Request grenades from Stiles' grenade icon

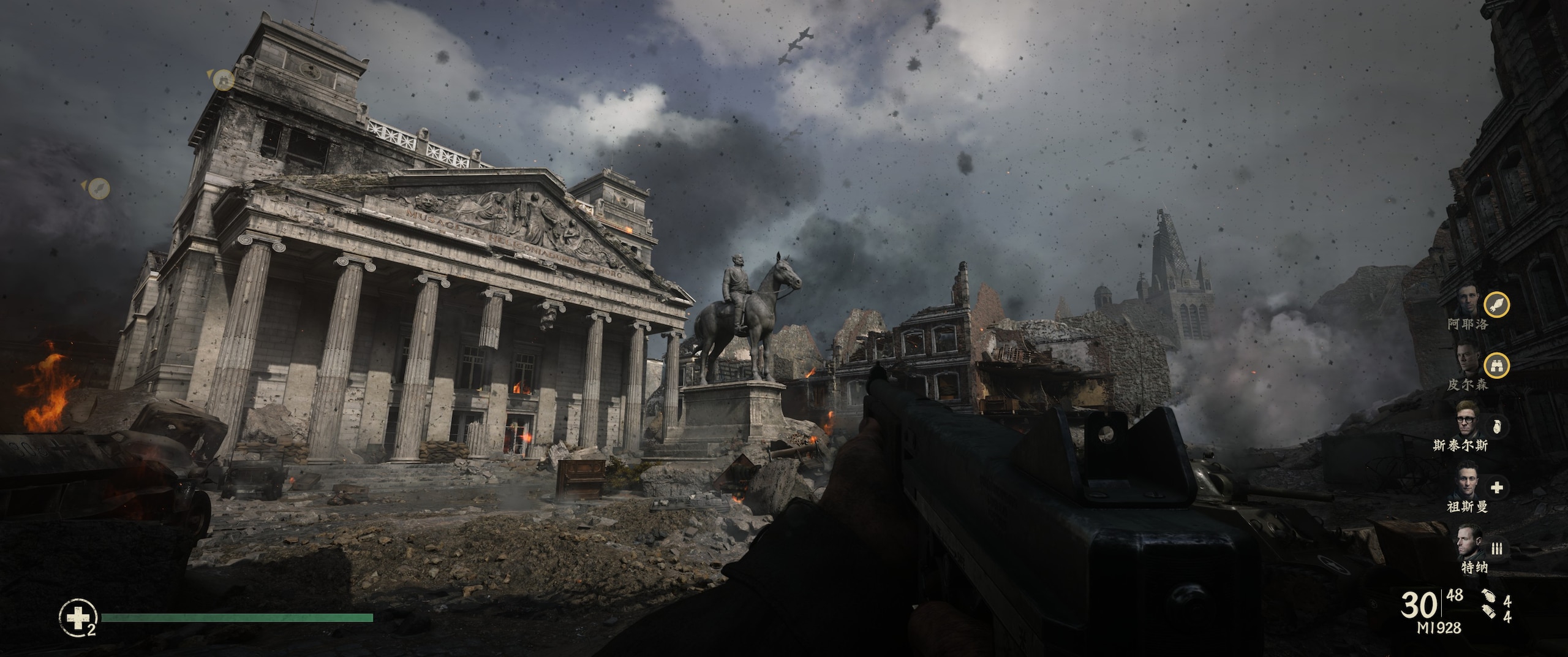click(x=1495, y=427)
